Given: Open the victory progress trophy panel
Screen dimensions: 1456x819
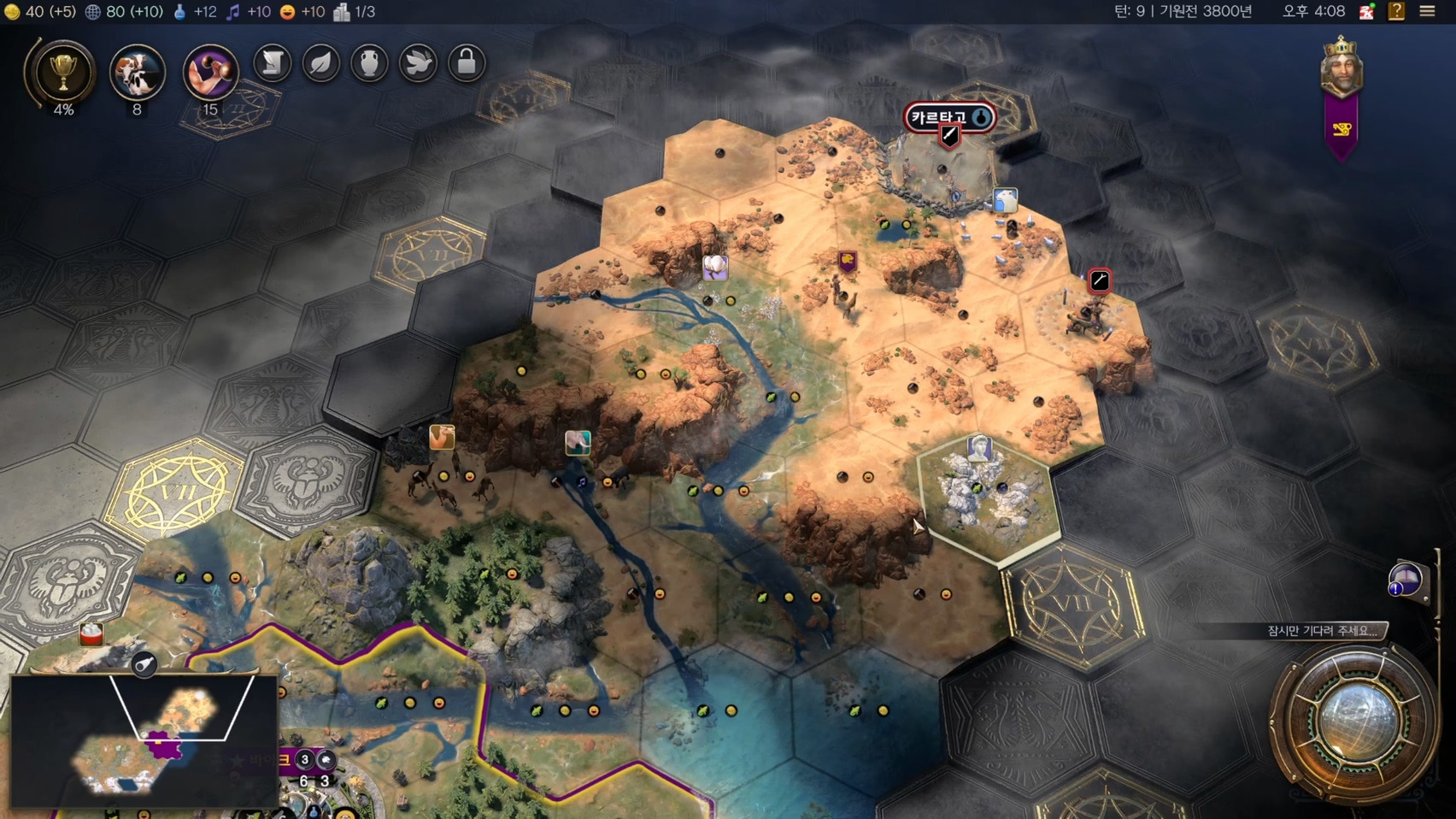Looking at the screenshot, I should coord(62,72).
